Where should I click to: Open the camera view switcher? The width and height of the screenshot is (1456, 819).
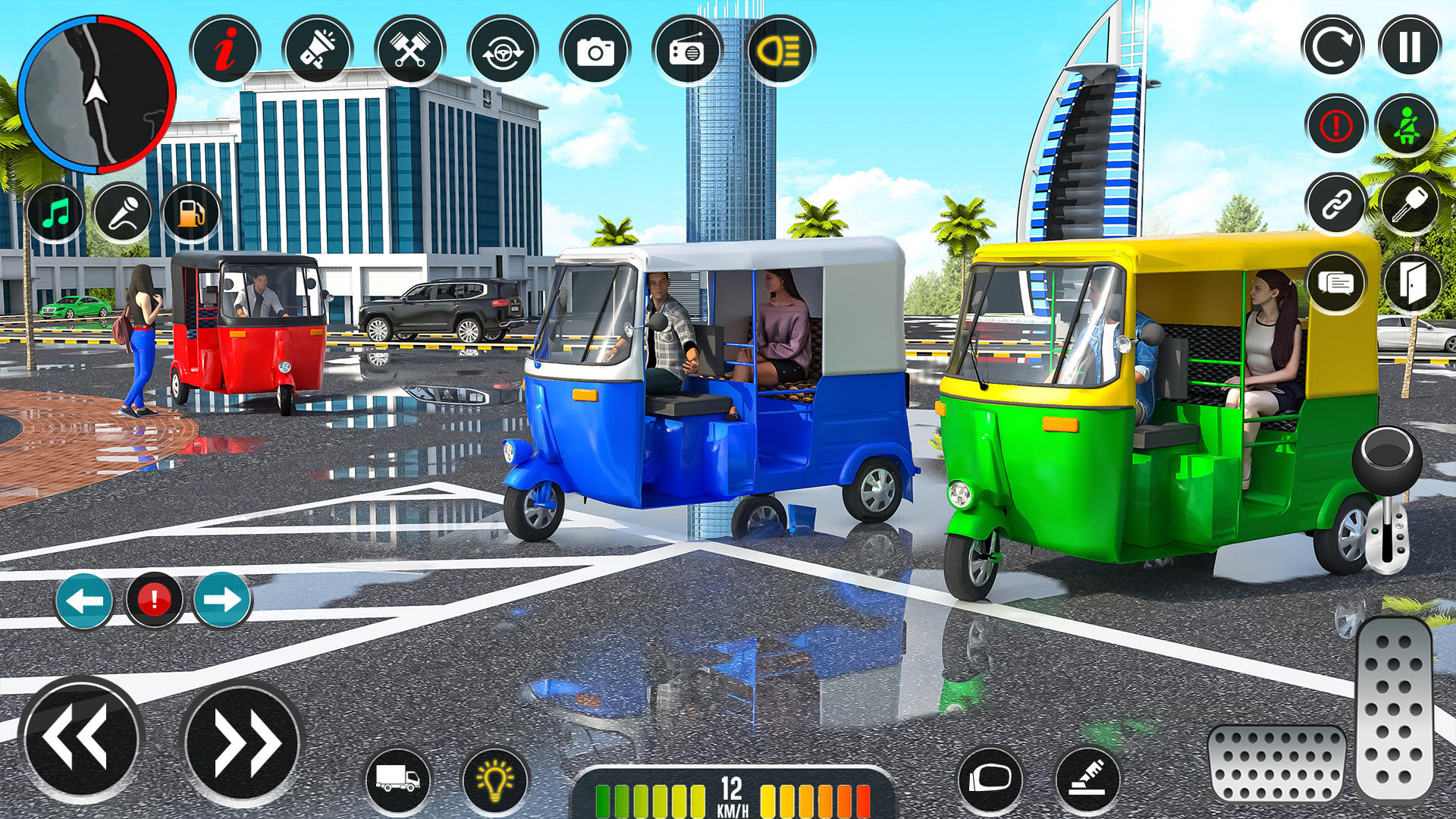click(x=595, y=49)
